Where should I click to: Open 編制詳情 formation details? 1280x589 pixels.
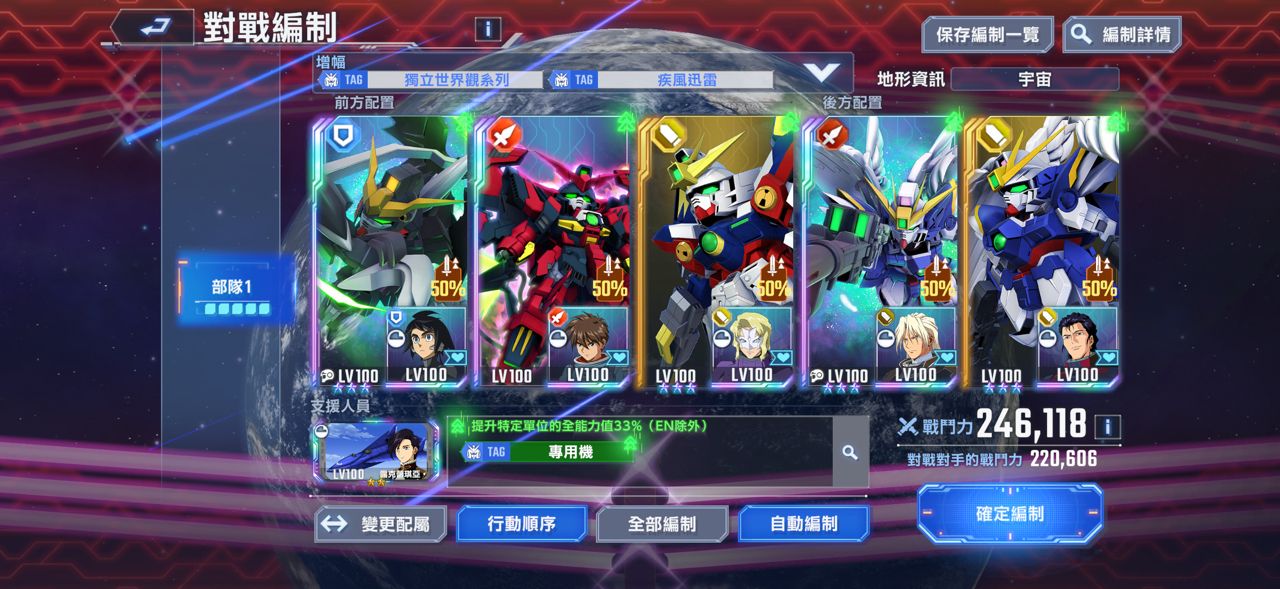coord(1121,35)
